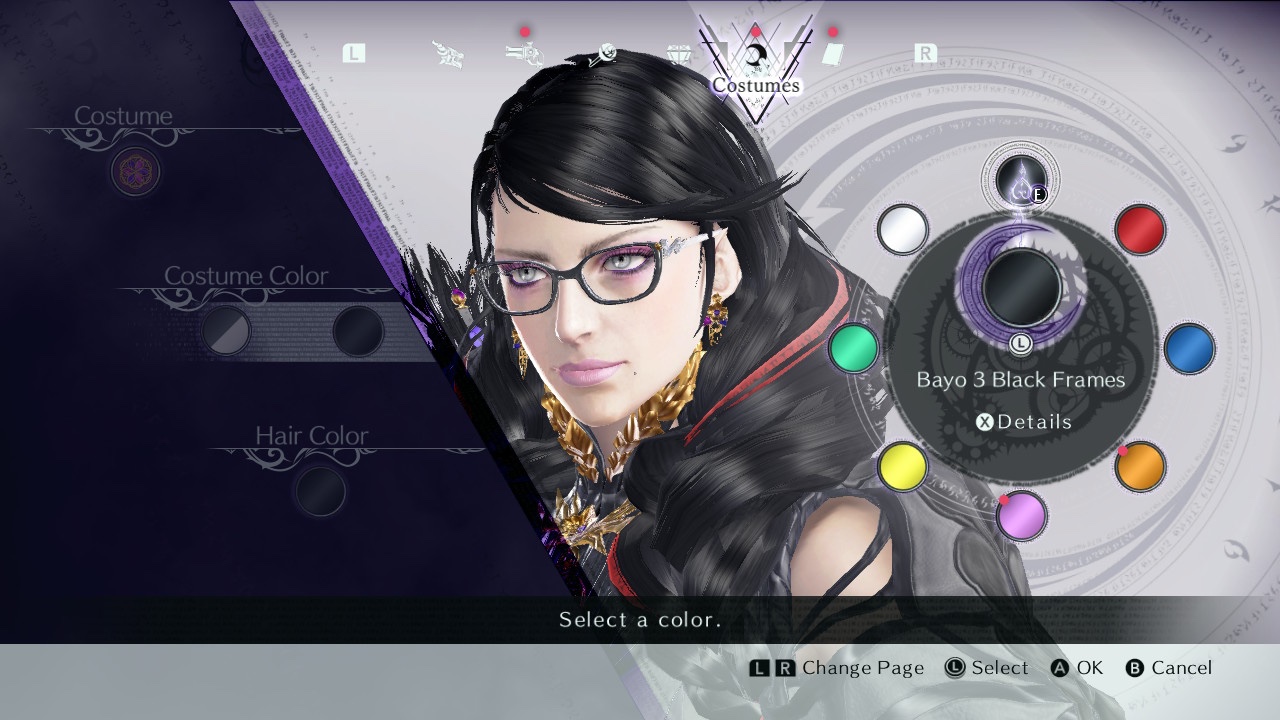
Task: Choose the green color swatch
Action: 853,349
